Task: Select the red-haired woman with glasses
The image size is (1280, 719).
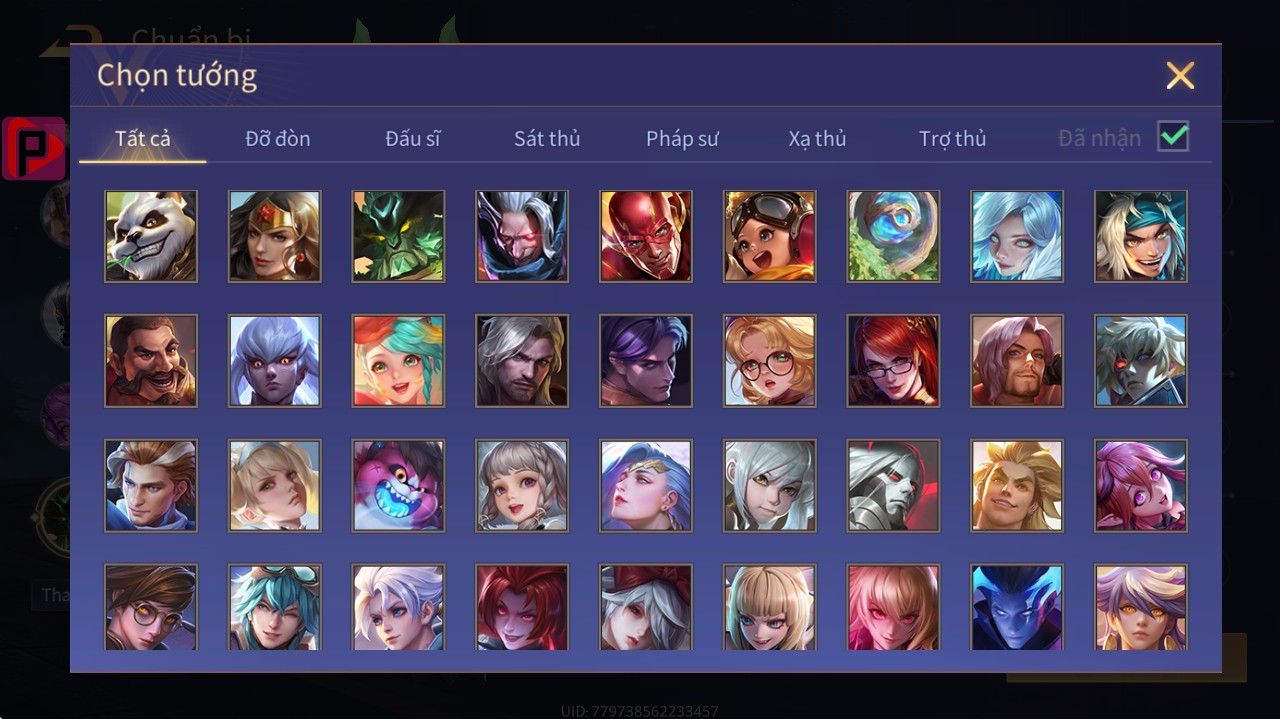Action: coord(893,361)
